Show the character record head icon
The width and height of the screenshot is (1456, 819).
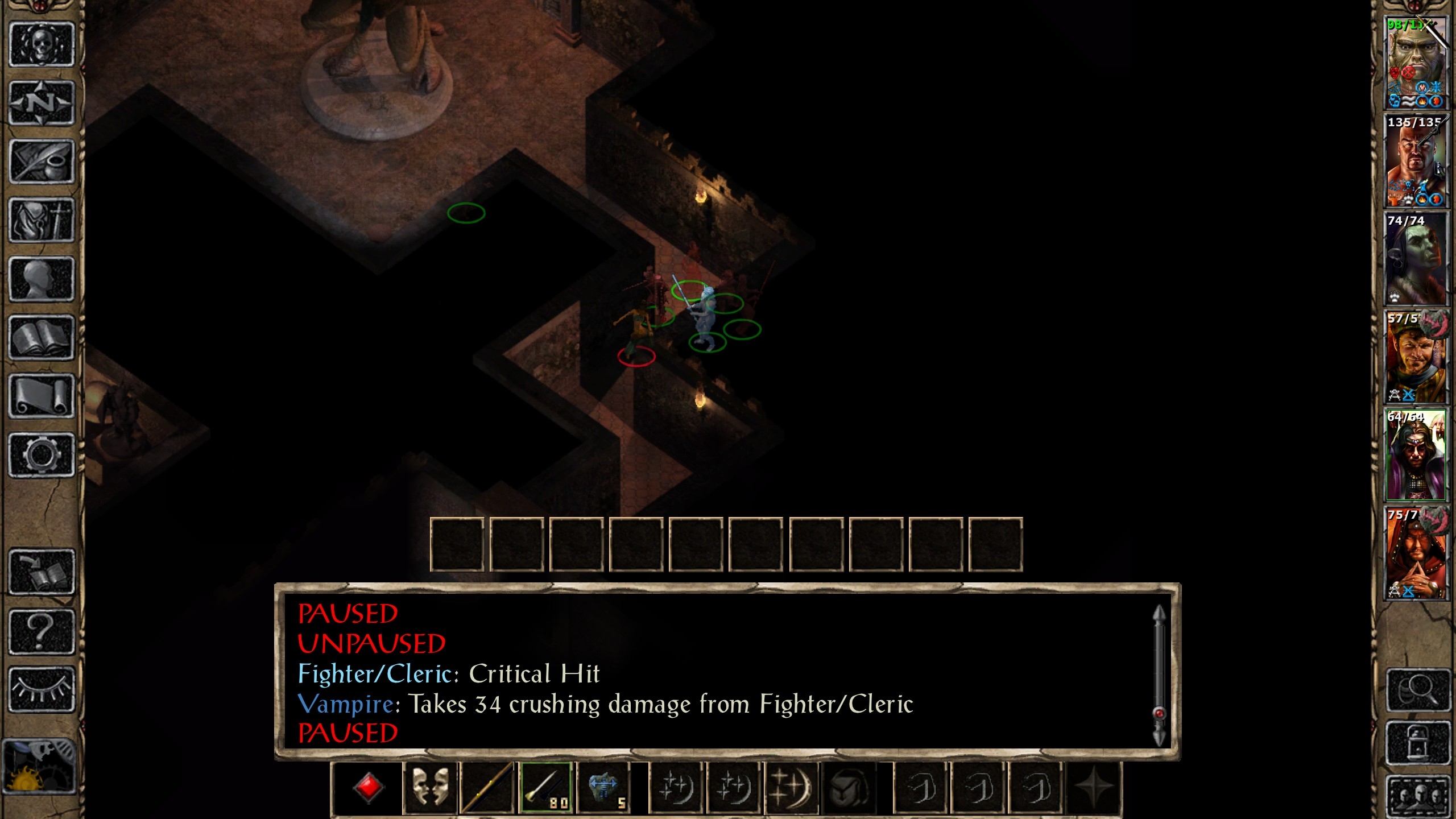(42, 279)
